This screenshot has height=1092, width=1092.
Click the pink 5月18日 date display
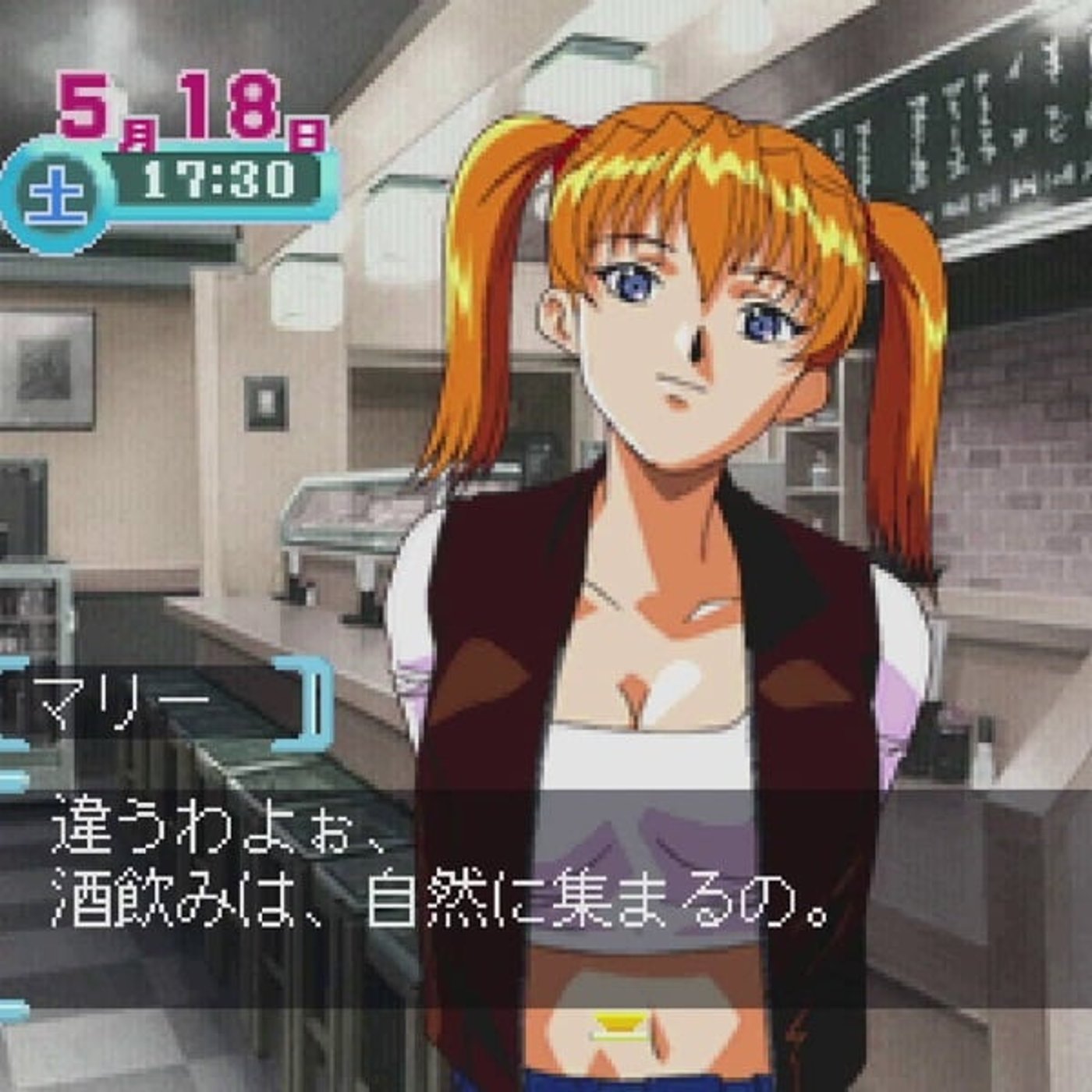click(x=187, y=109)
